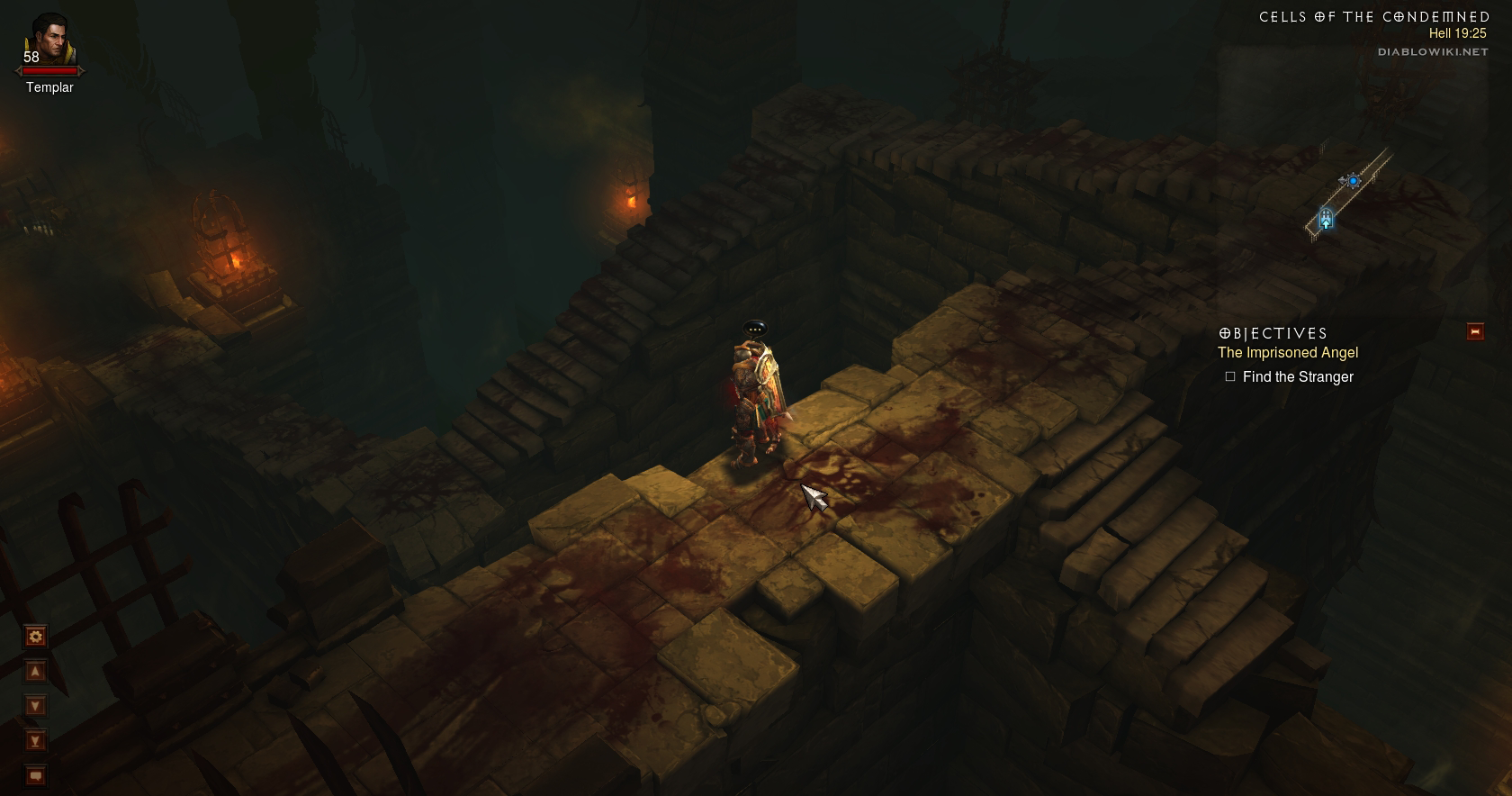Open chat options with the gear button

point(36,638)
